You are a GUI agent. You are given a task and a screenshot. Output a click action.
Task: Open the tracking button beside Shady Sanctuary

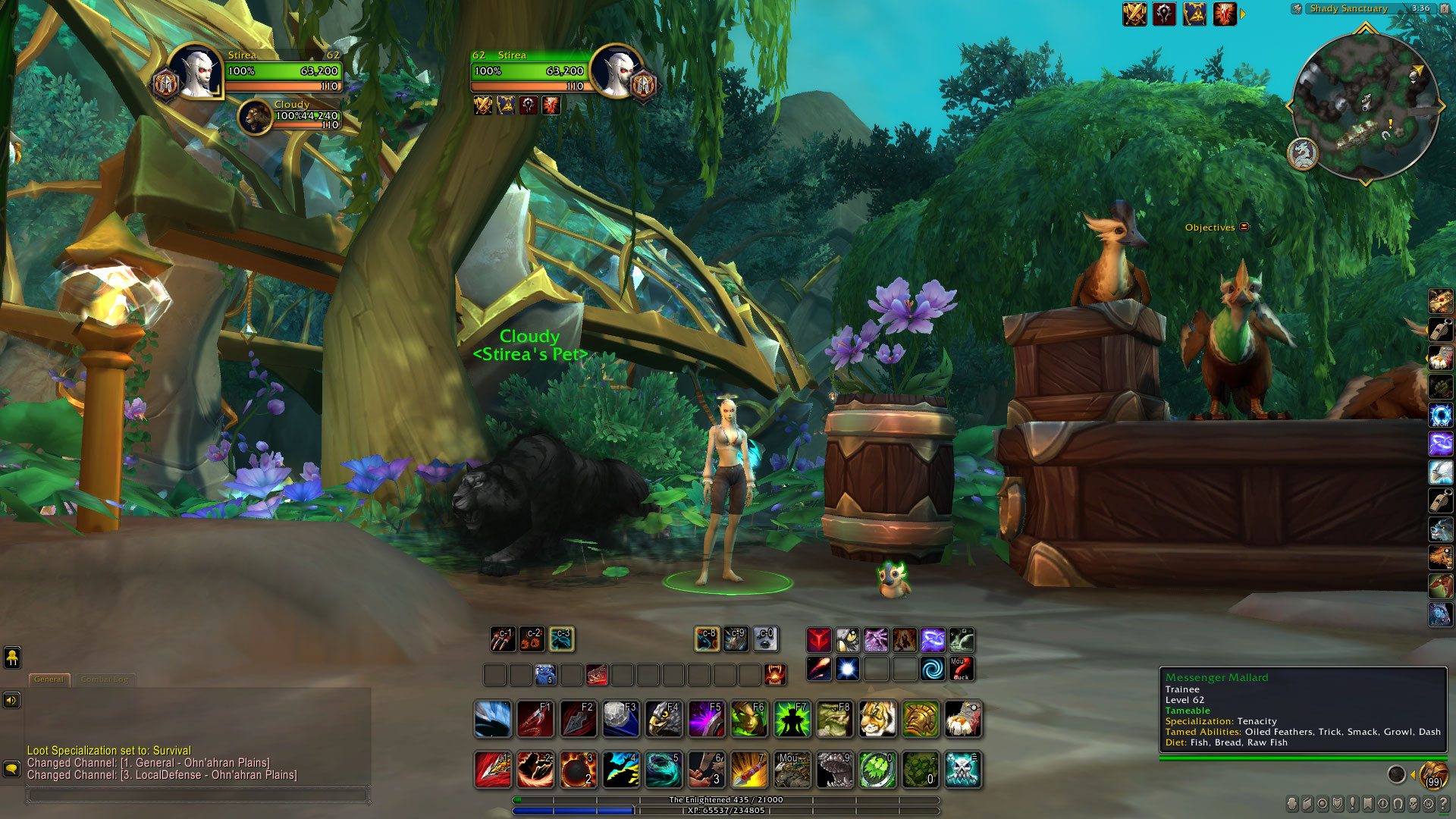(1297, 9)
